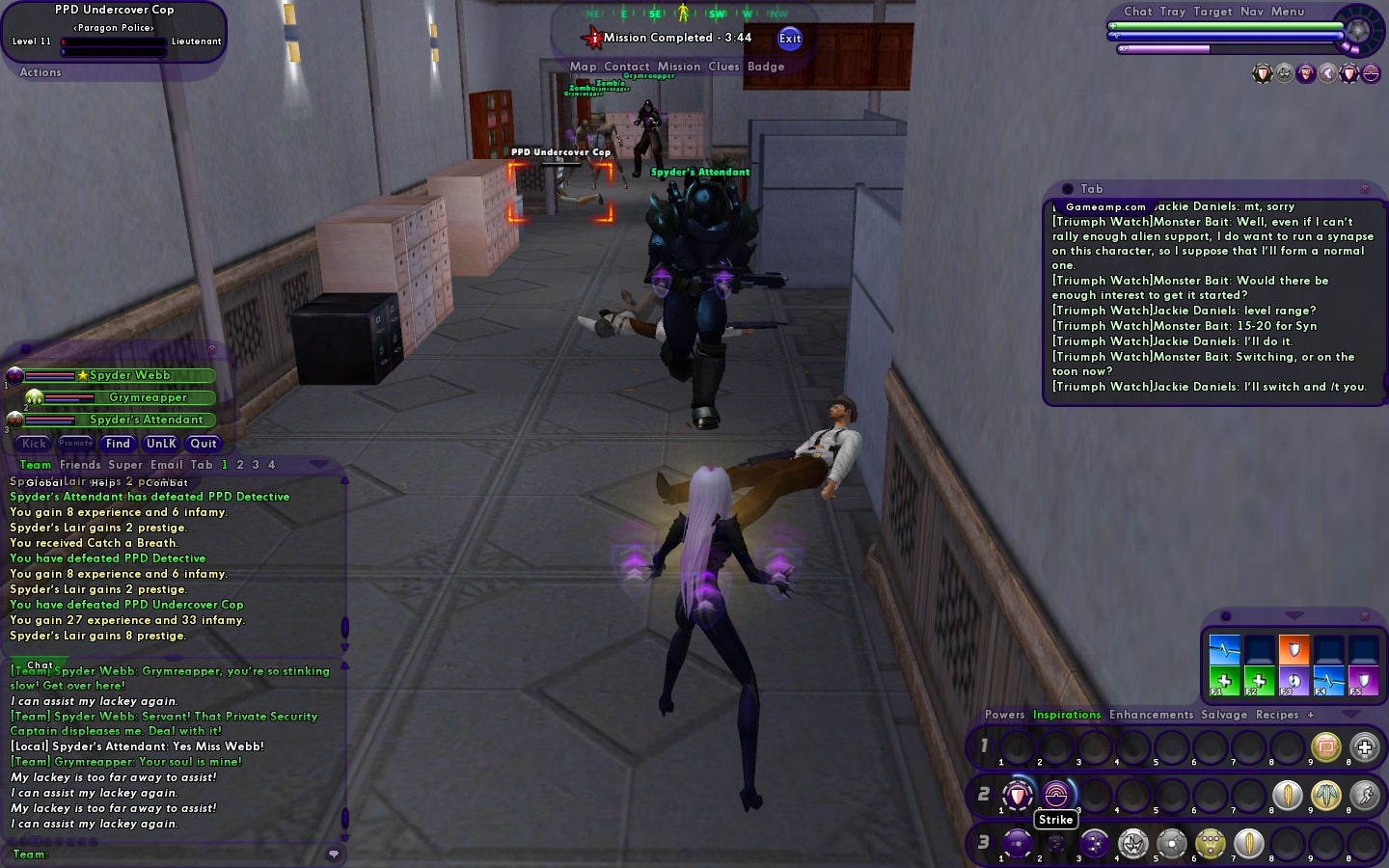
Task: Open the Salvage window
Action: (x=1224, y=715)
